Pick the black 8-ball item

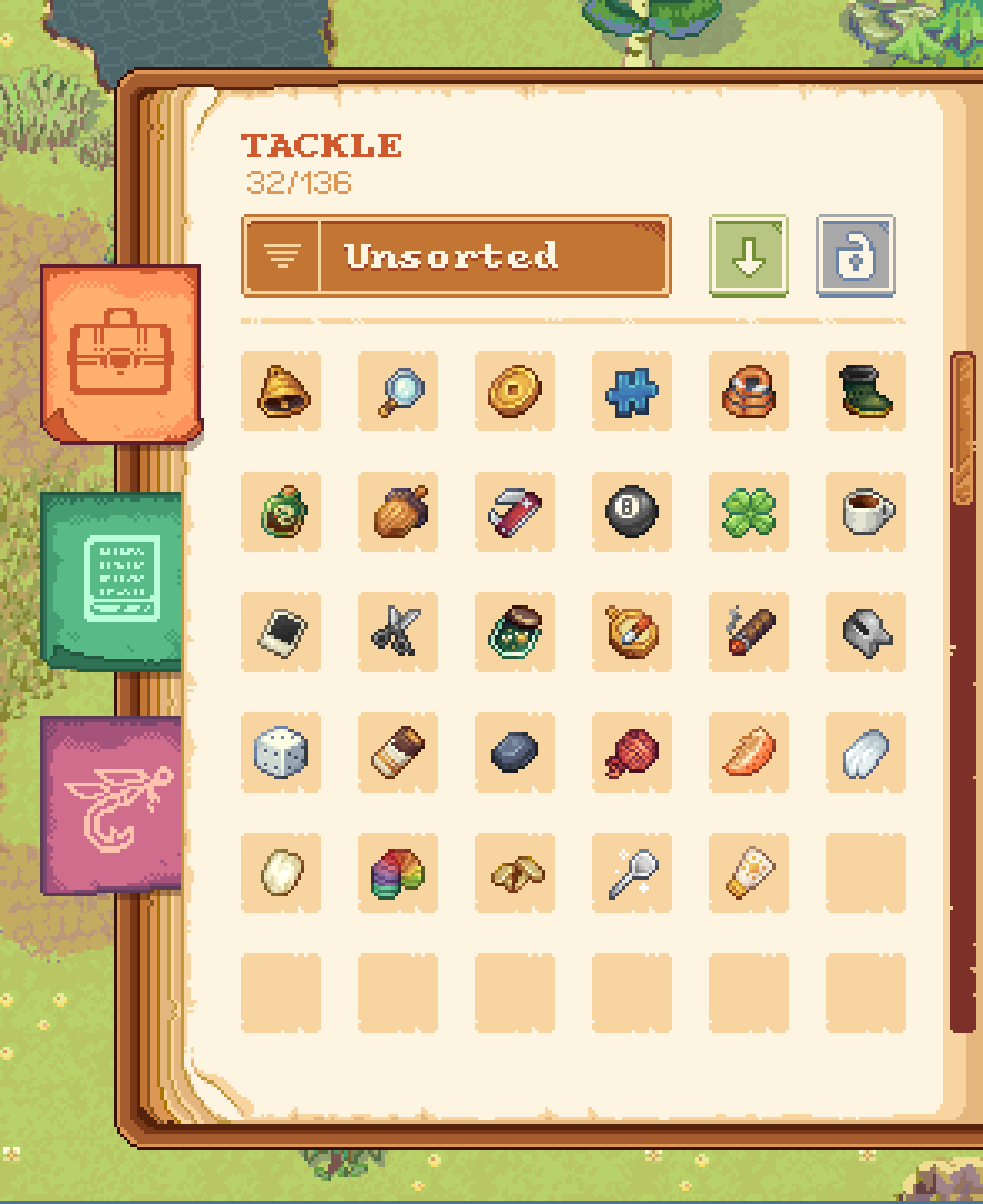click(631, 512)
